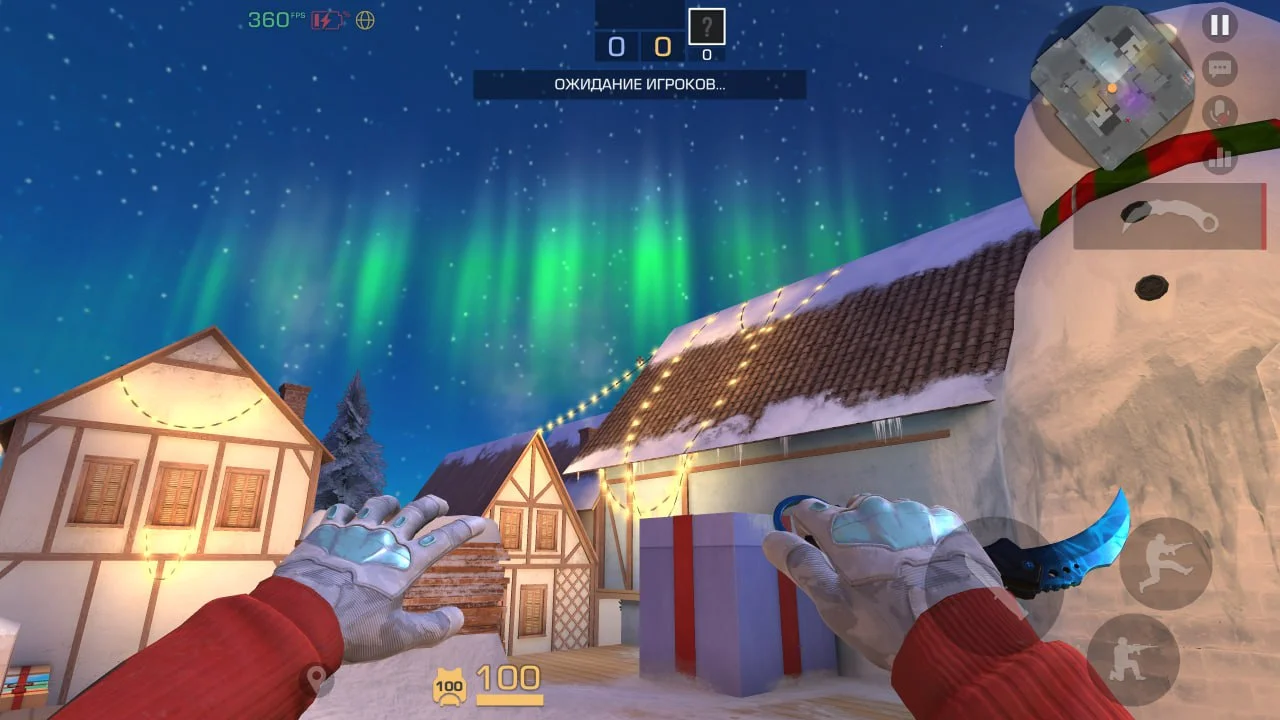
Task: Pause the game with the pause button
Action: tap(1219, 25)
